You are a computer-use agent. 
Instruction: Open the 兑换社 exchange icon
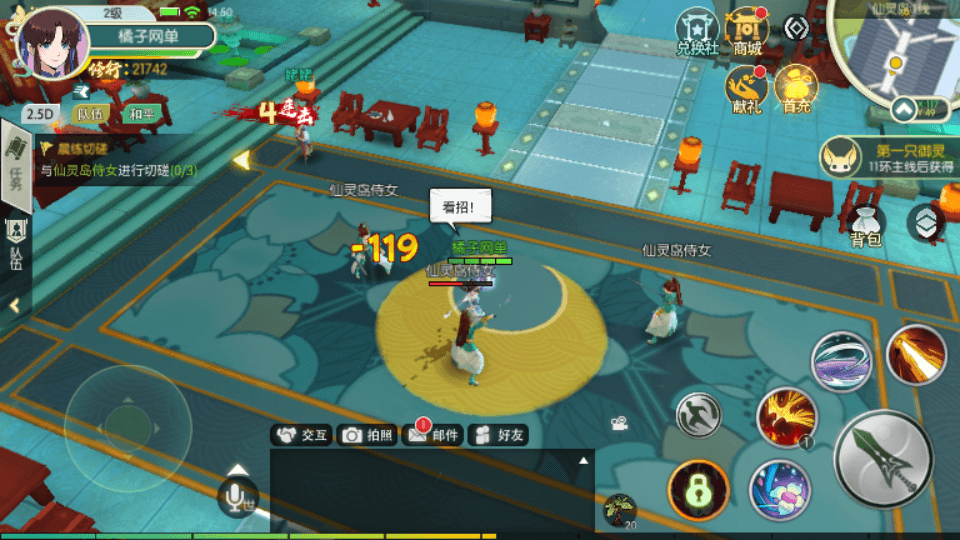(x=698, y=32)
